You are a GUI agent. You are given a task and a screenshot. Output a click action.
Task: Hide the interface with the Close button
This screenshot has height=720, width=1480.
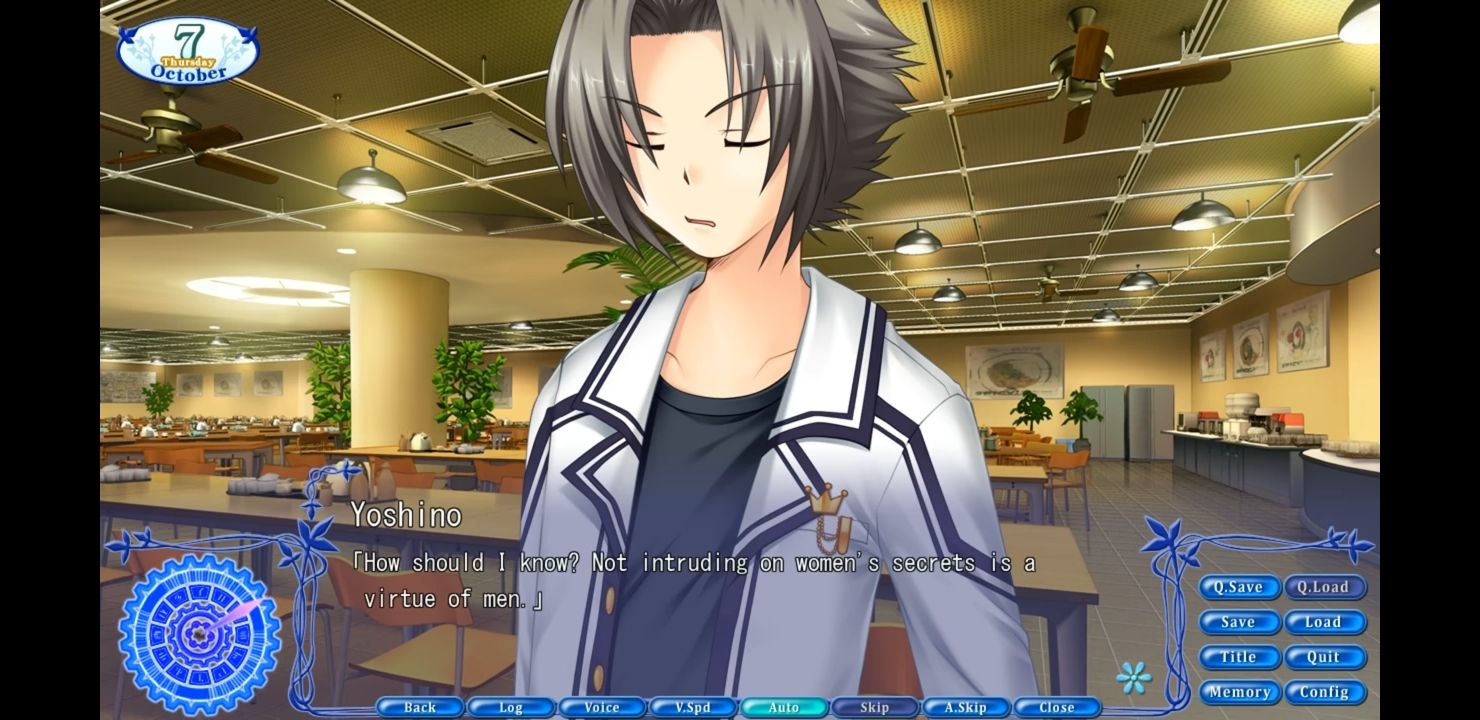pyautogui.click(x=1056, y=707)
